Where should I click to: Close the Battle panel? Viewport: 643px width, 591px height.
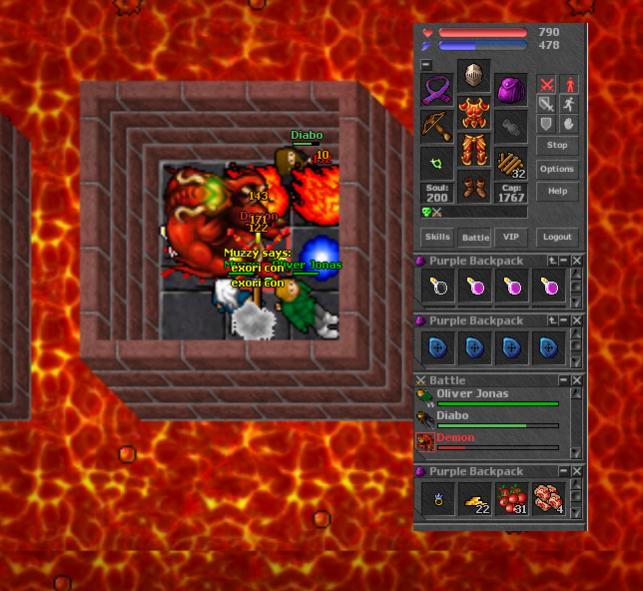[576, 381]
